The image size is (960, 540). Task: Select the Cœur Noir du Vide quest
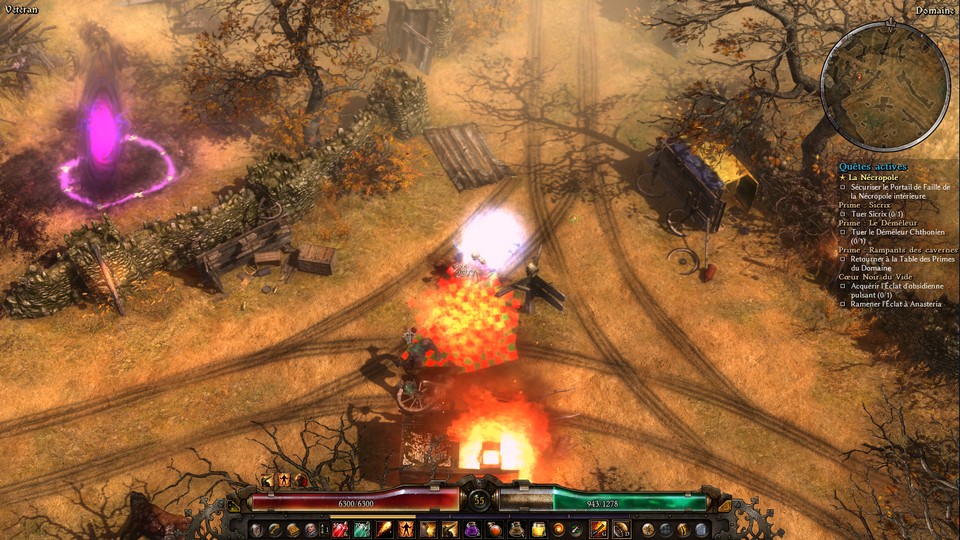(878, 277)
